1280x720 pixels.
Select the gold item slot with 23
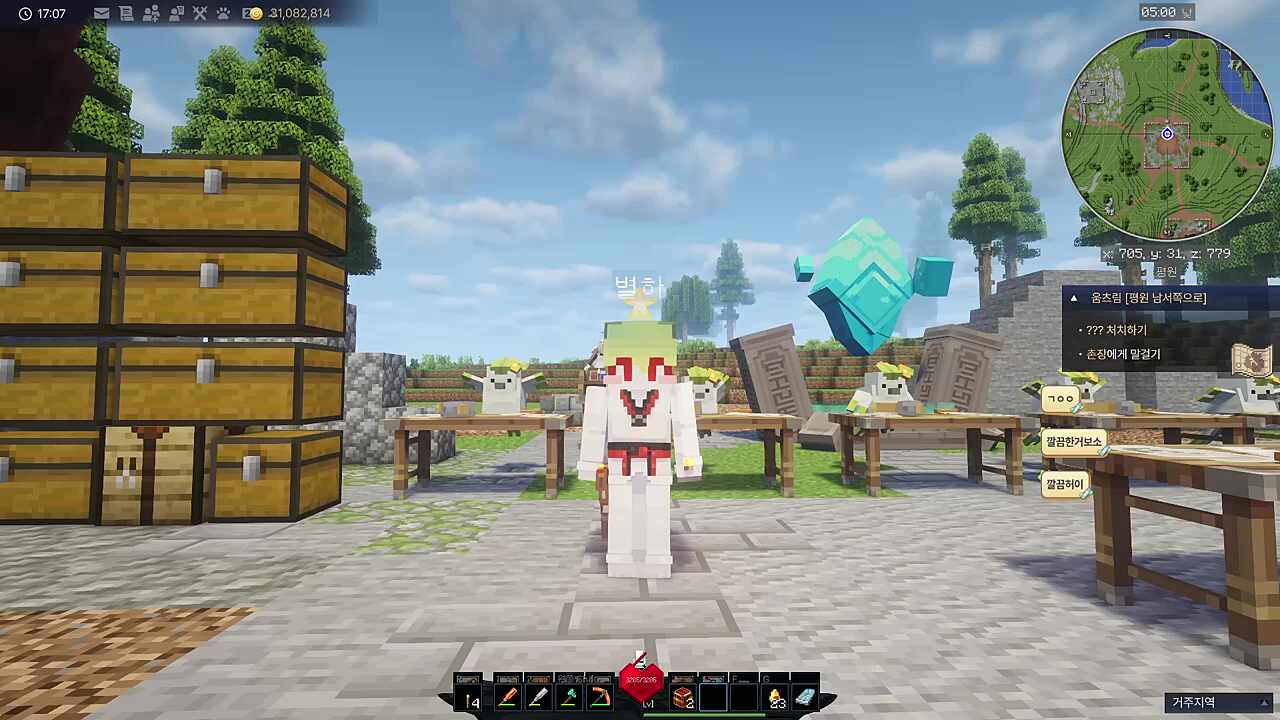coord(775,697)
